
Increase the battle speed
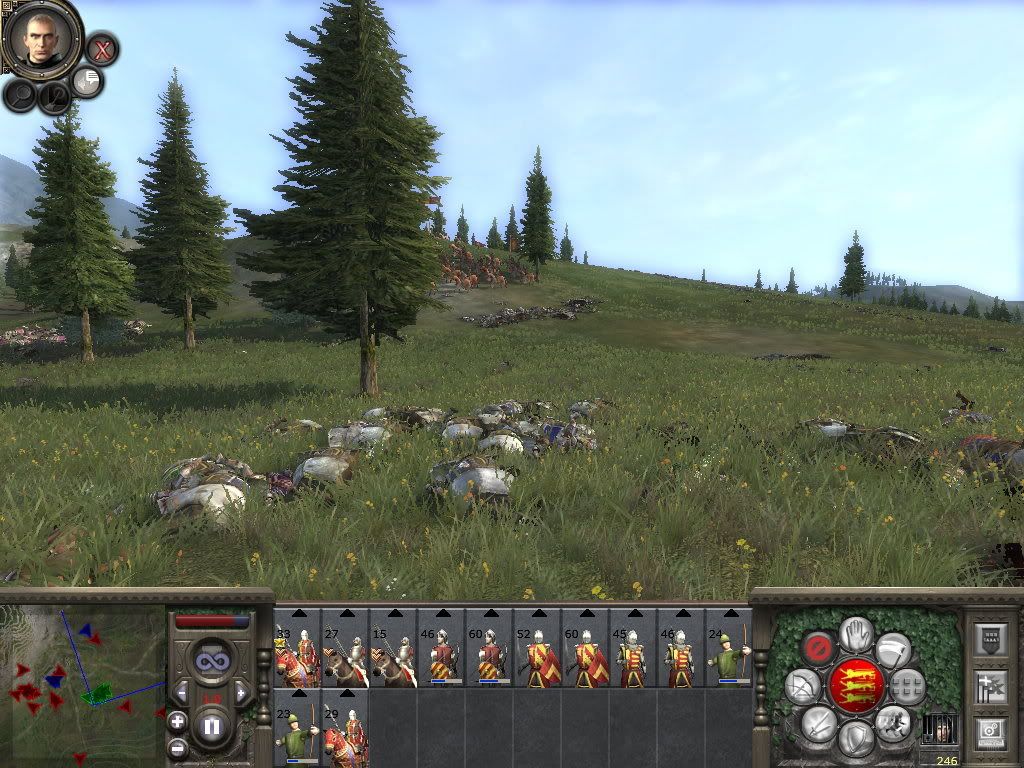242,692
